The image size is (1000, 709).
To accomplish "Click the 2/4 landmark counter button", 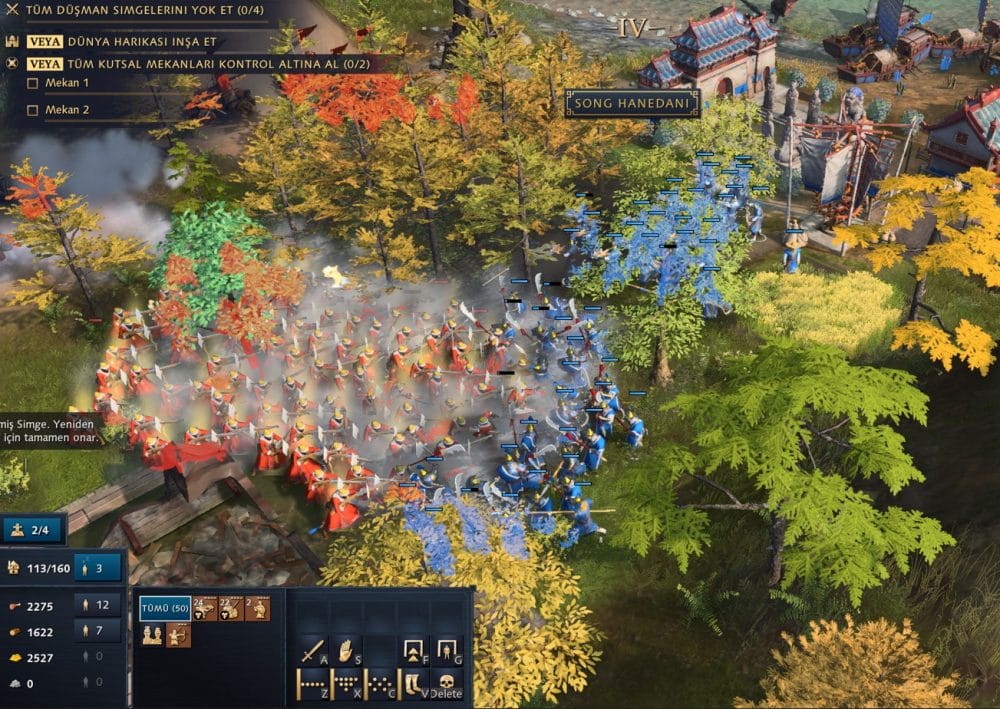I will (33, 529).
